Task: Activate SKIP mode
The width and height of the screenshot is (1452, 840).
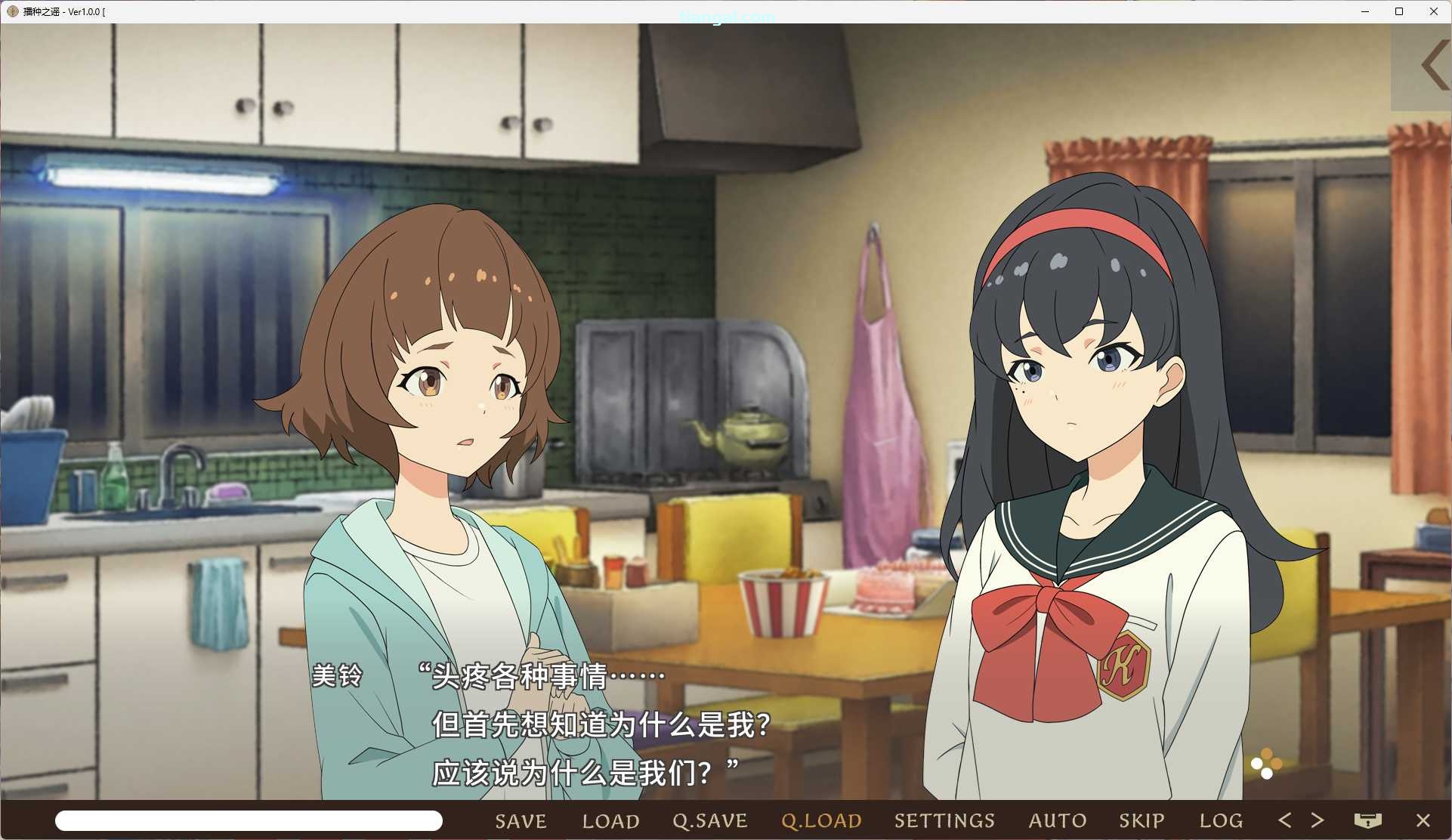Action: coord(1142,821)
